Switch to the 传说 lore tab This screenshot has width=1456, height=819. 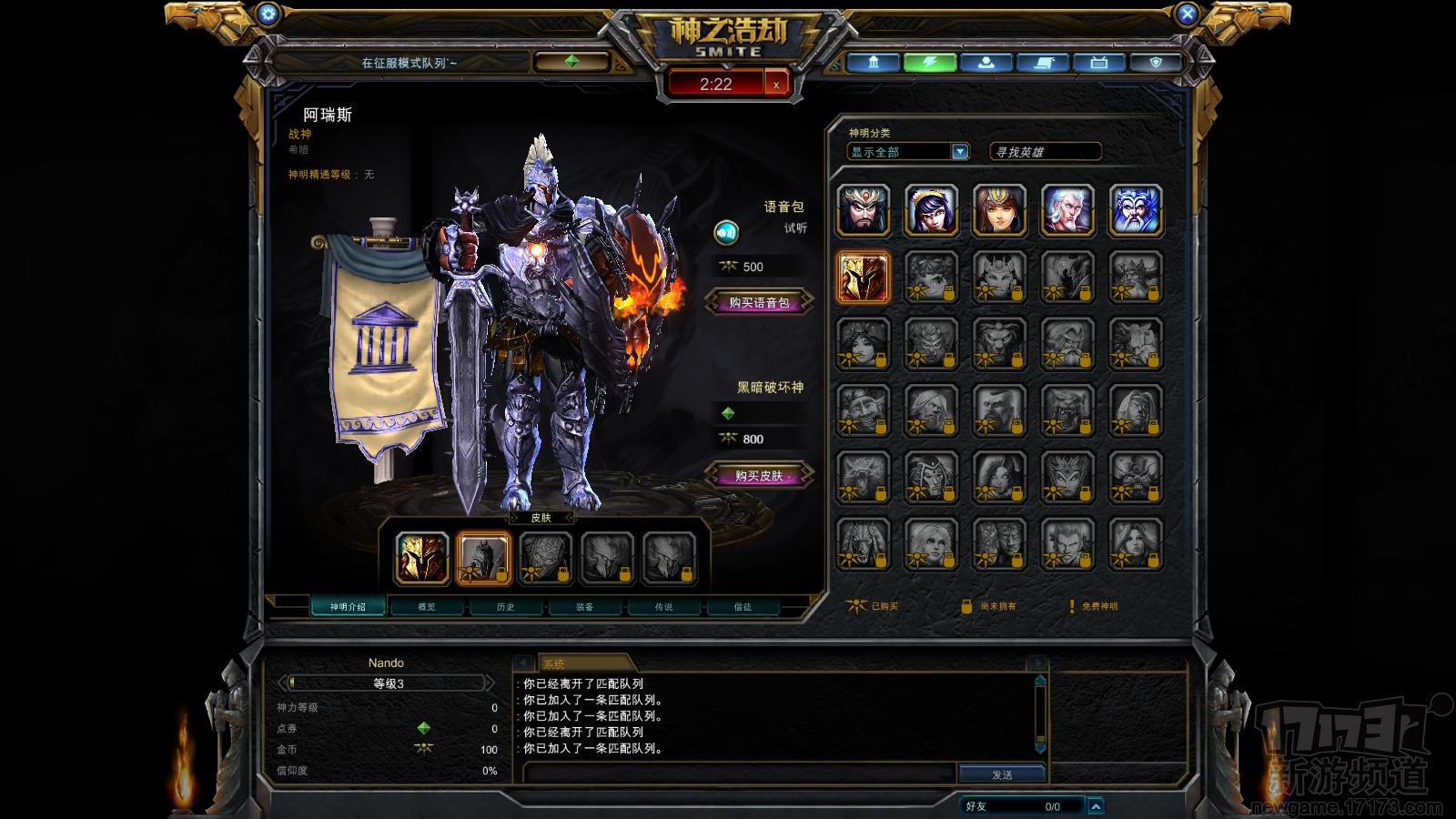click(x=664, y=607)
